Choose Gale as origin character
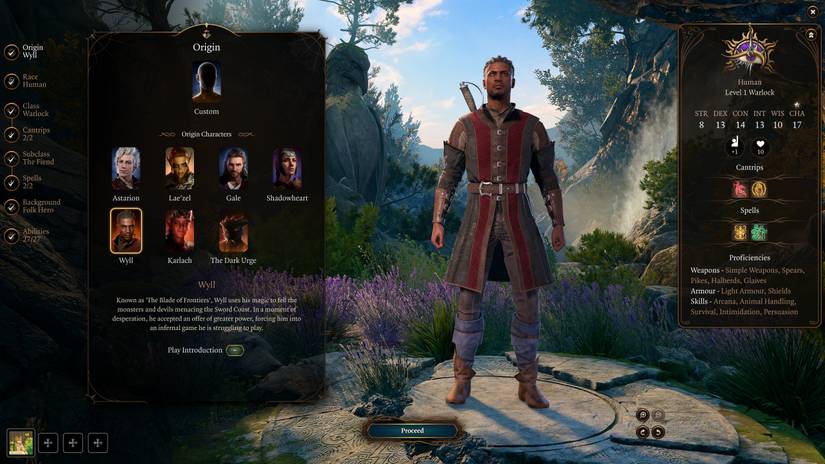The height and width of the screenshot is (464, 825). [x=233, y=169]
